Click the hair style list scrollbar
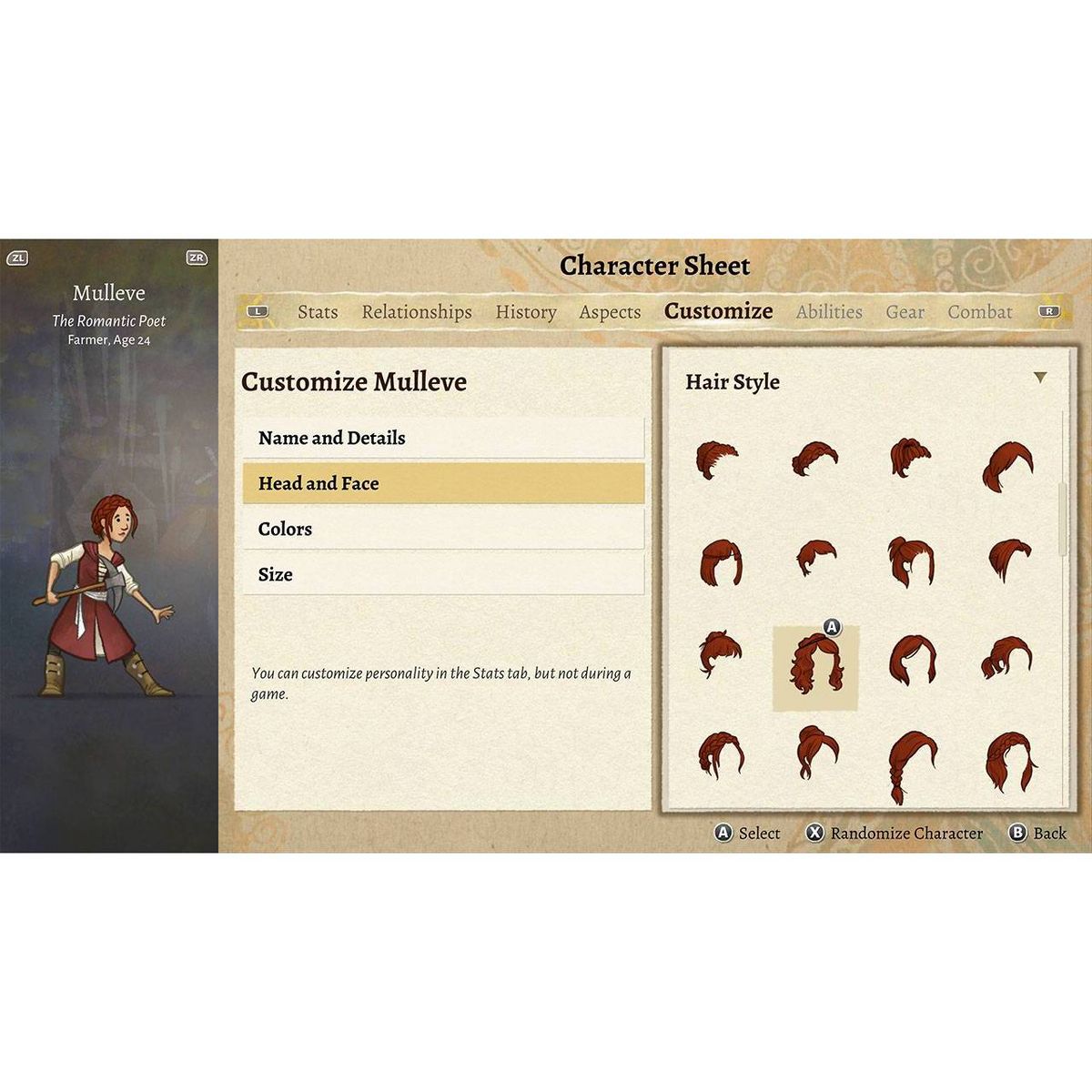 click(1062, 519)
